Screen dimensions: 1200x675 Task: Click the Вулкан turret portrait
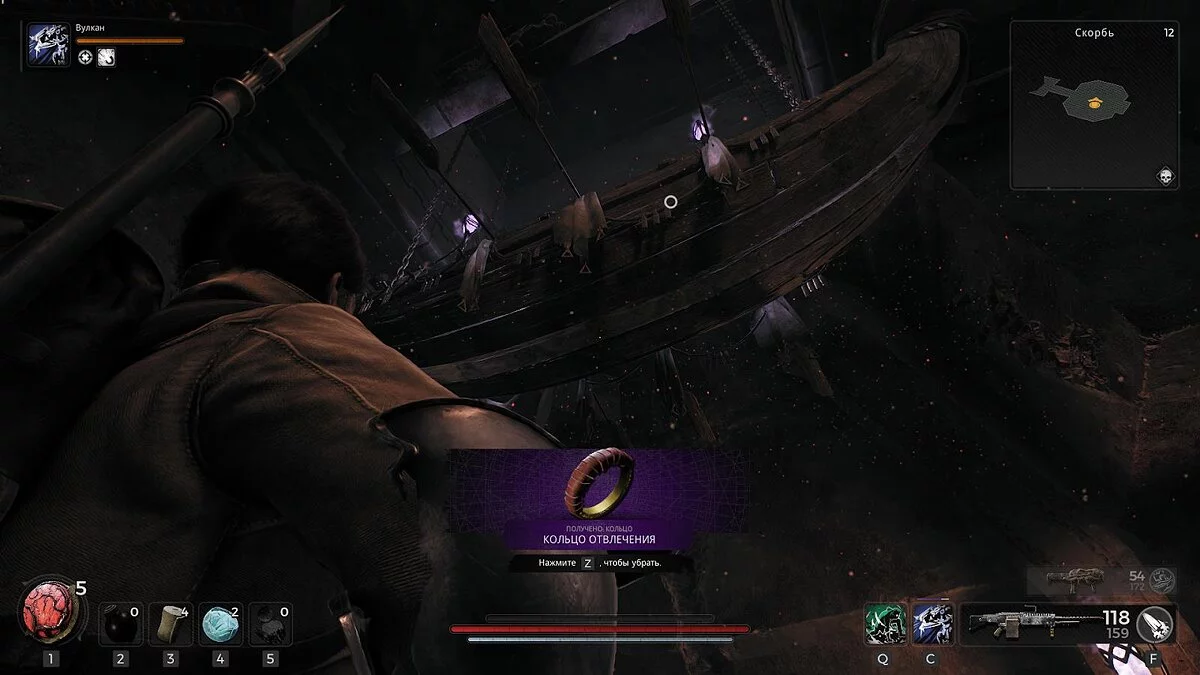click(48, 46)
